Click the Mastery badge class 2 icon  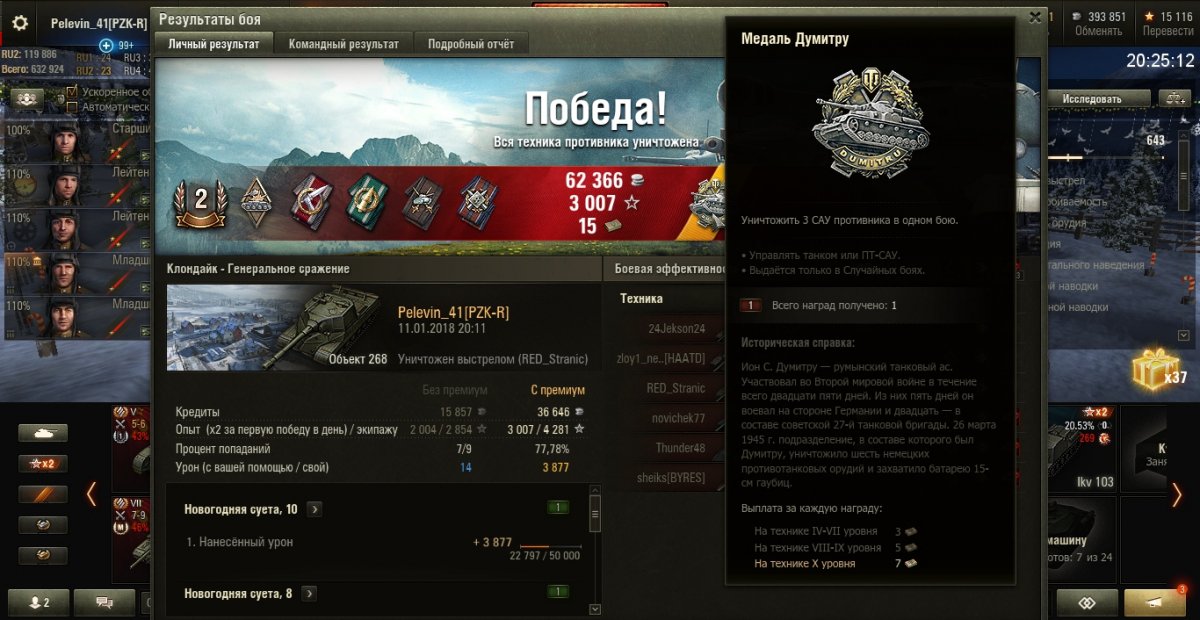pyautogui.click(x=200, y=200)
